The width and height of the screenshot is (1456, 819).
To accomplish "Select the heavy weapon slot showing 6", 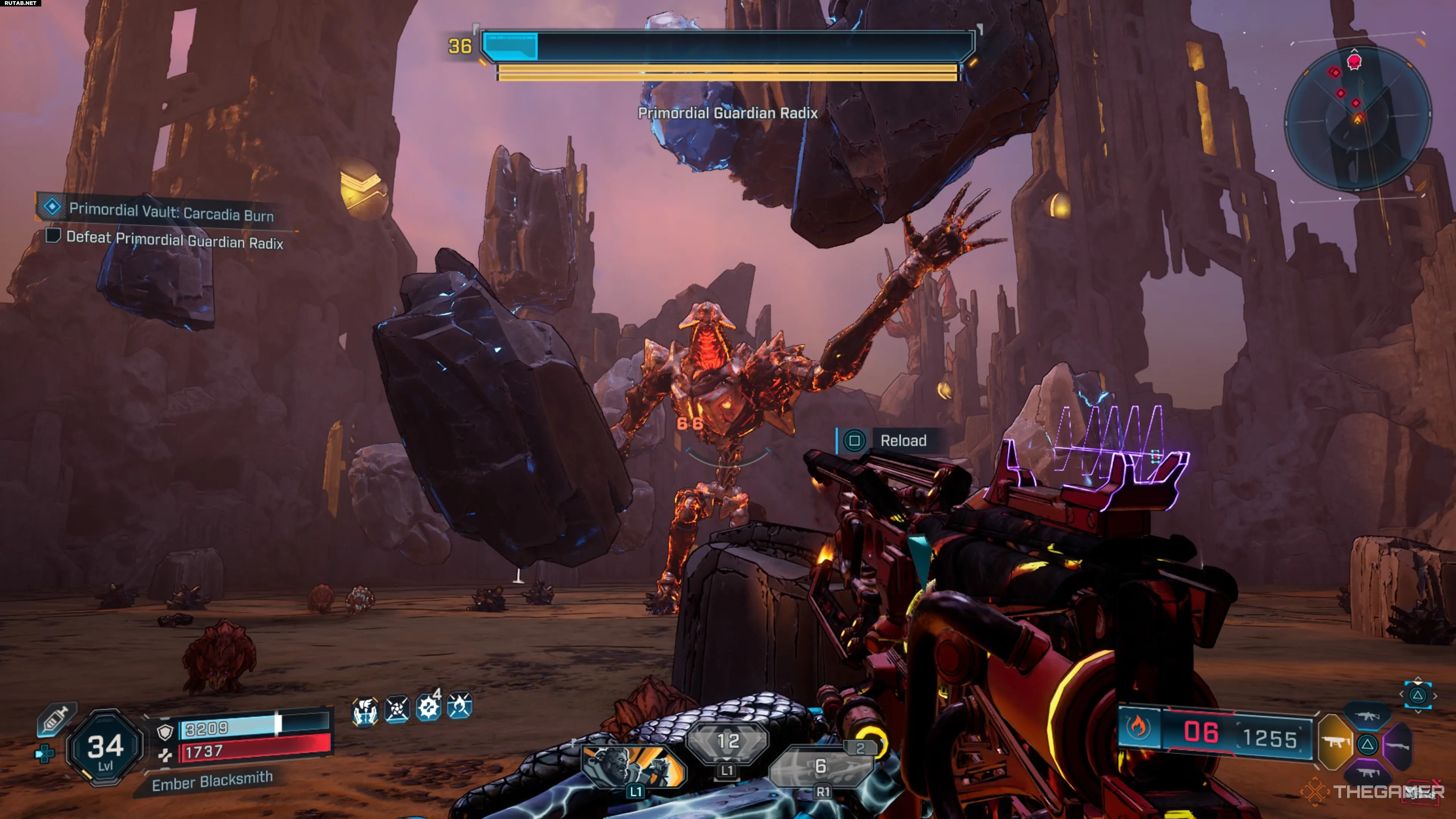I will [x=821, y=767].
